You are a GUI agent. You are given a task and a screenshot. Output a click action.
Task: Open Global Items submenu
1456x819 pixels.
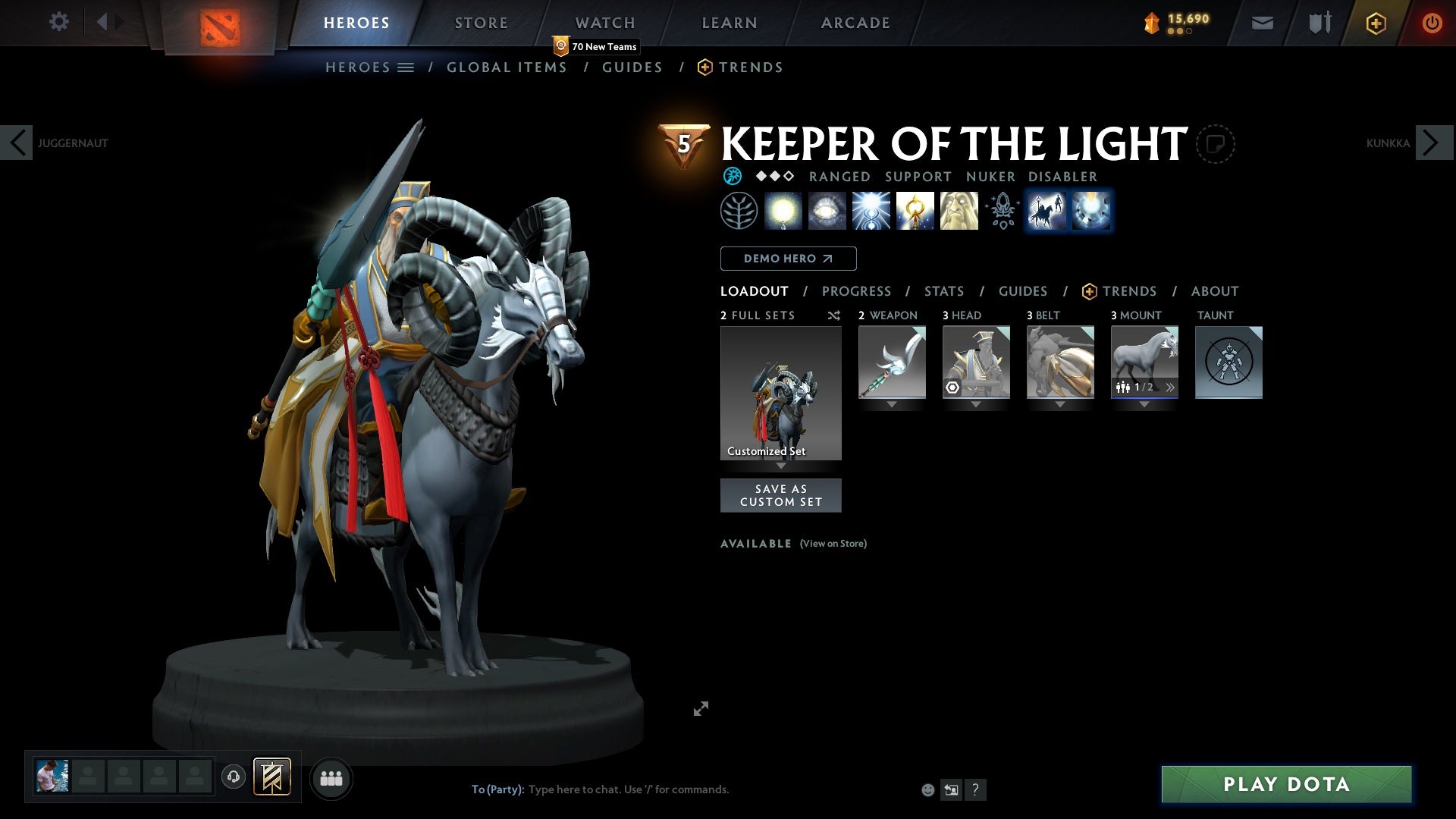click(507, 67)
